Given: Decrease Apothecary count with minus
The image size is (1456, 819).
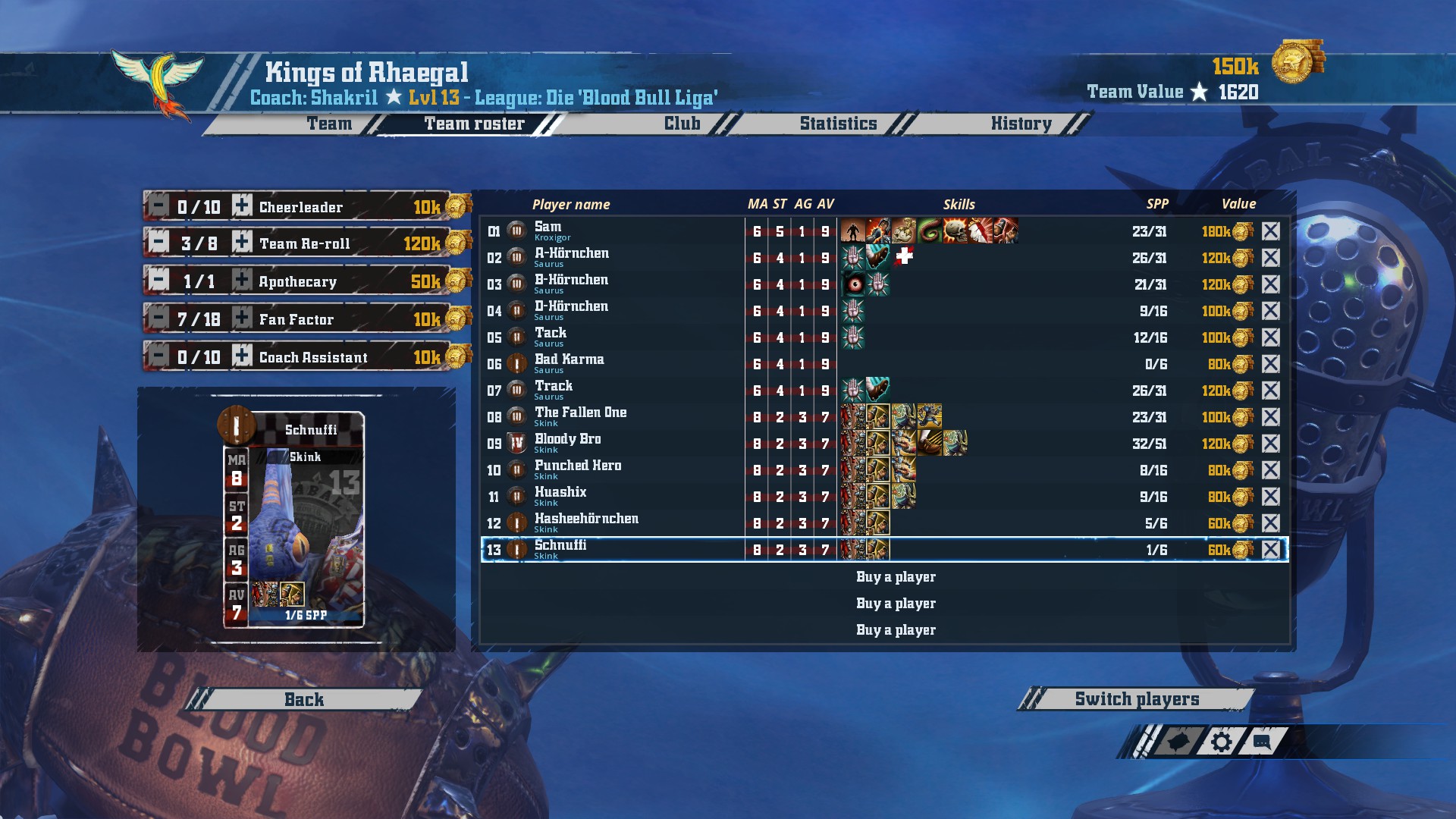Looking at the screenshot, I should [x=158, y=281].
